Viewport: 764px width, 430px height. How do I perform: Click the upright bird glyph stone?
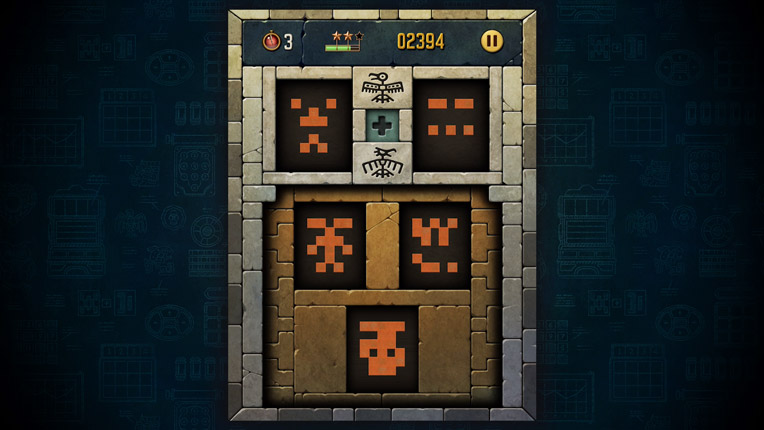point(381,87)
